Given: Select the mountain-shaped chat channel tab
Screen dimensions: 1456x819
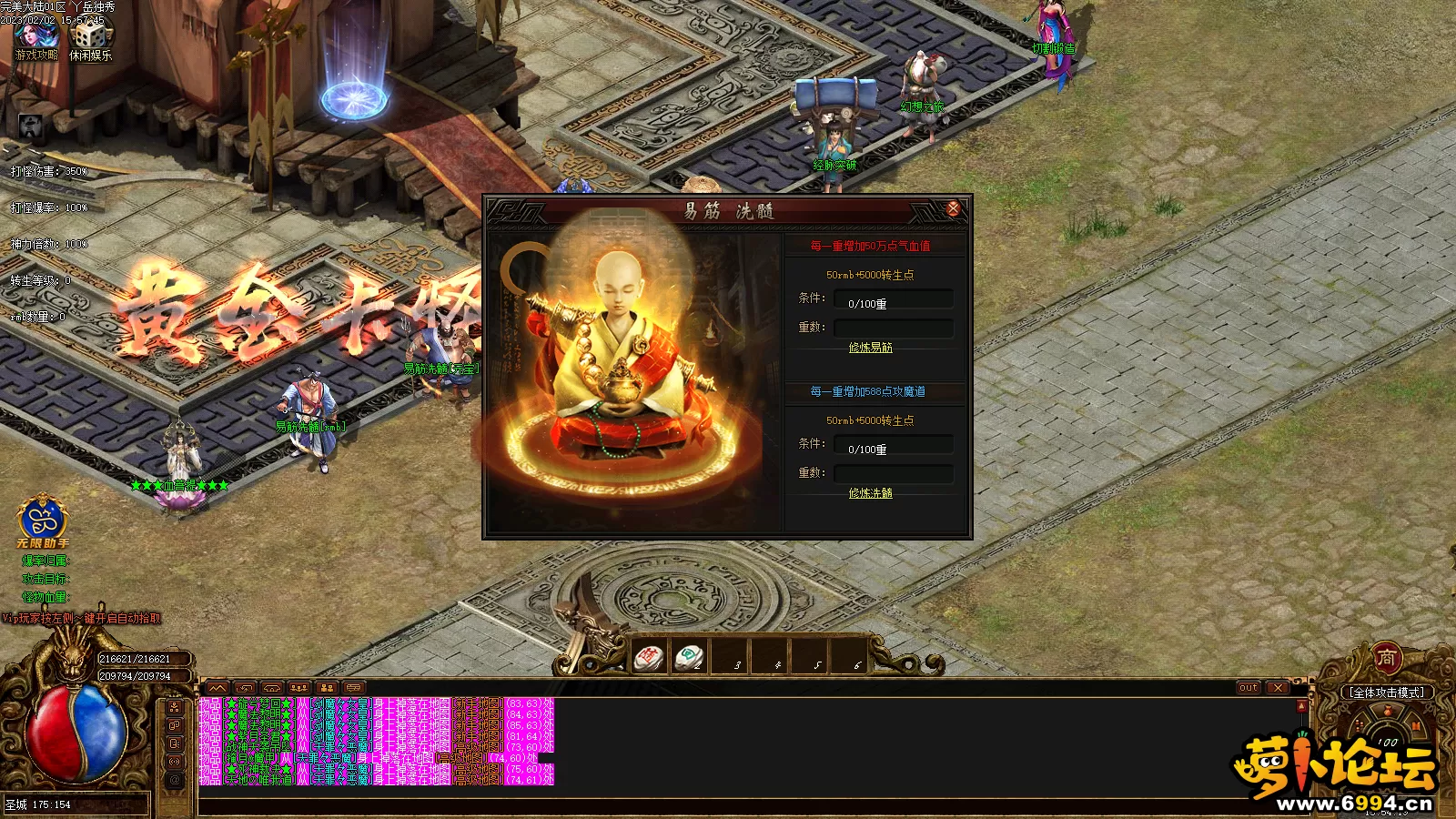Looking at the screenshot, I should 217,688.
